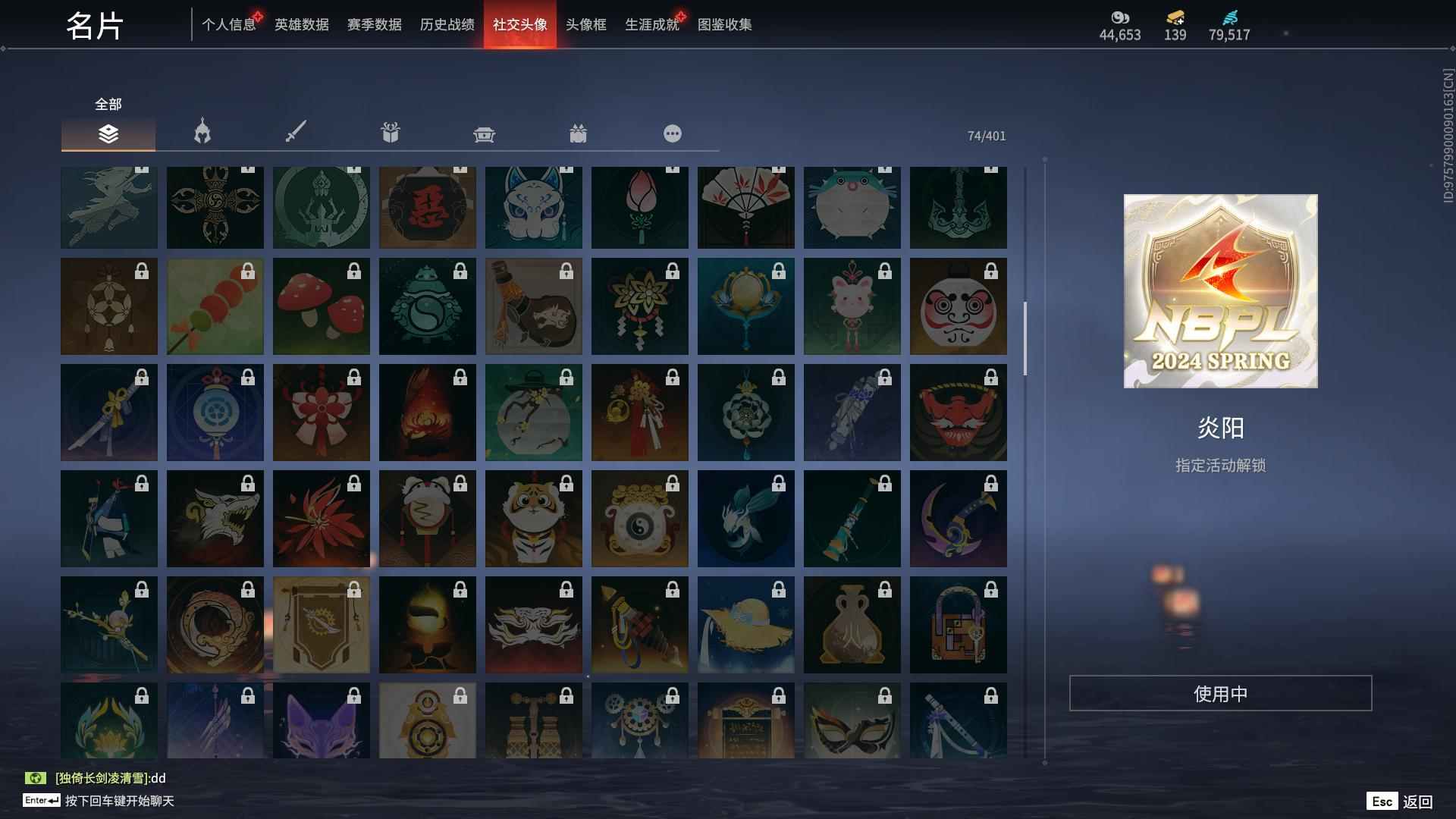Image resolution: width=1456 pixels, height=819 pixels.
Task: Open the 生涯成就 tab
Action: 651,25
